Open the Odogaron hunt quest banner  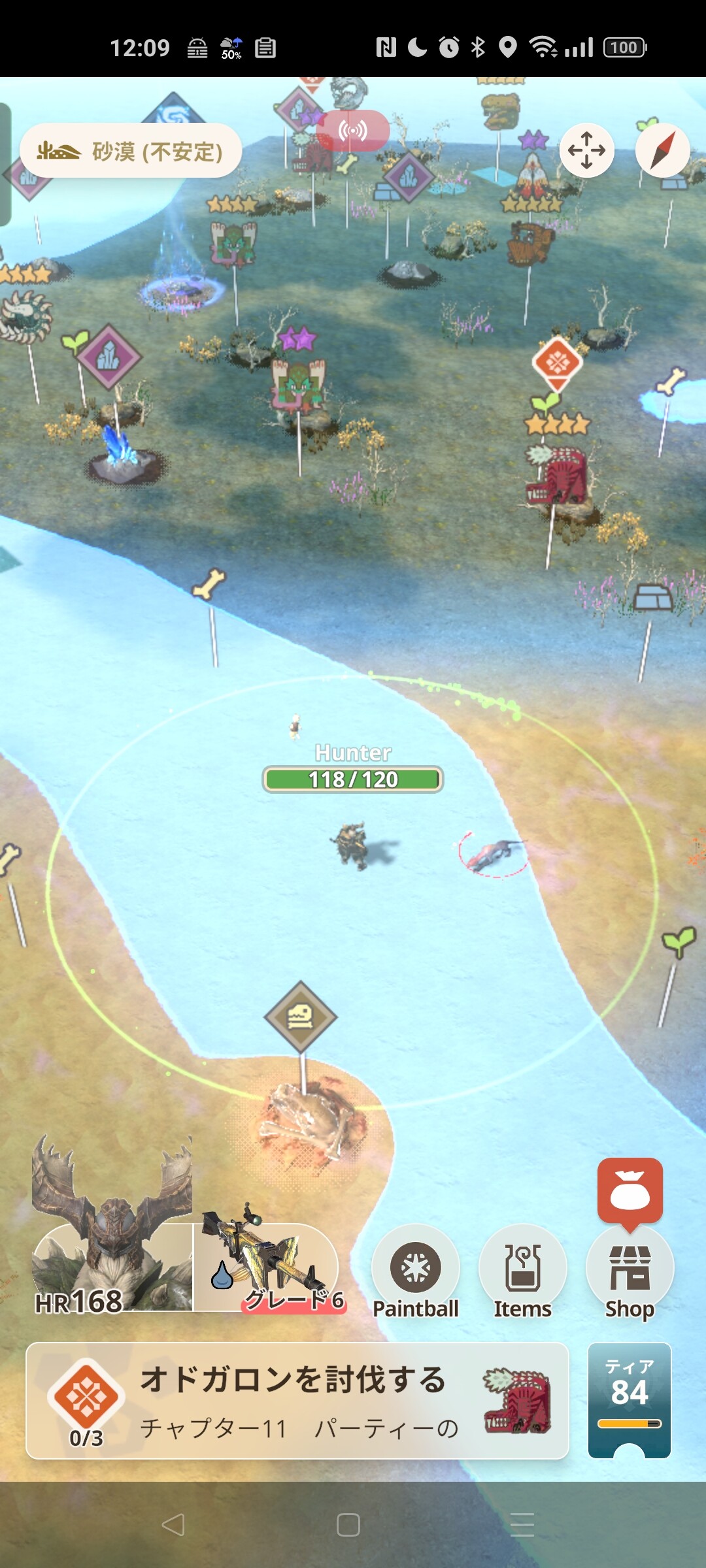(x=297, y=1400)
